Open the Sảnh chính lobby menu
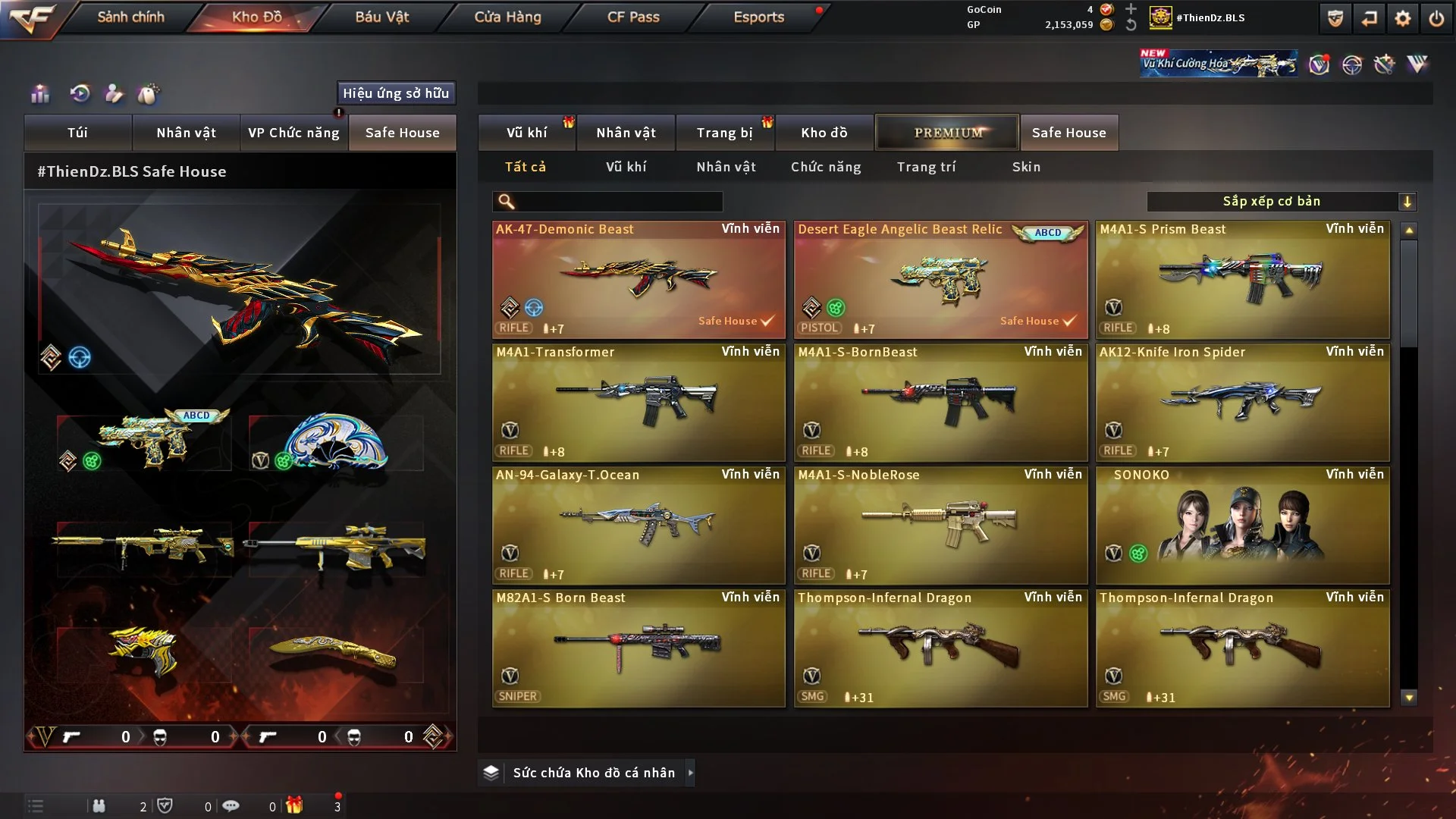This screenshot has width=1456, height=819. coord(130,17)
